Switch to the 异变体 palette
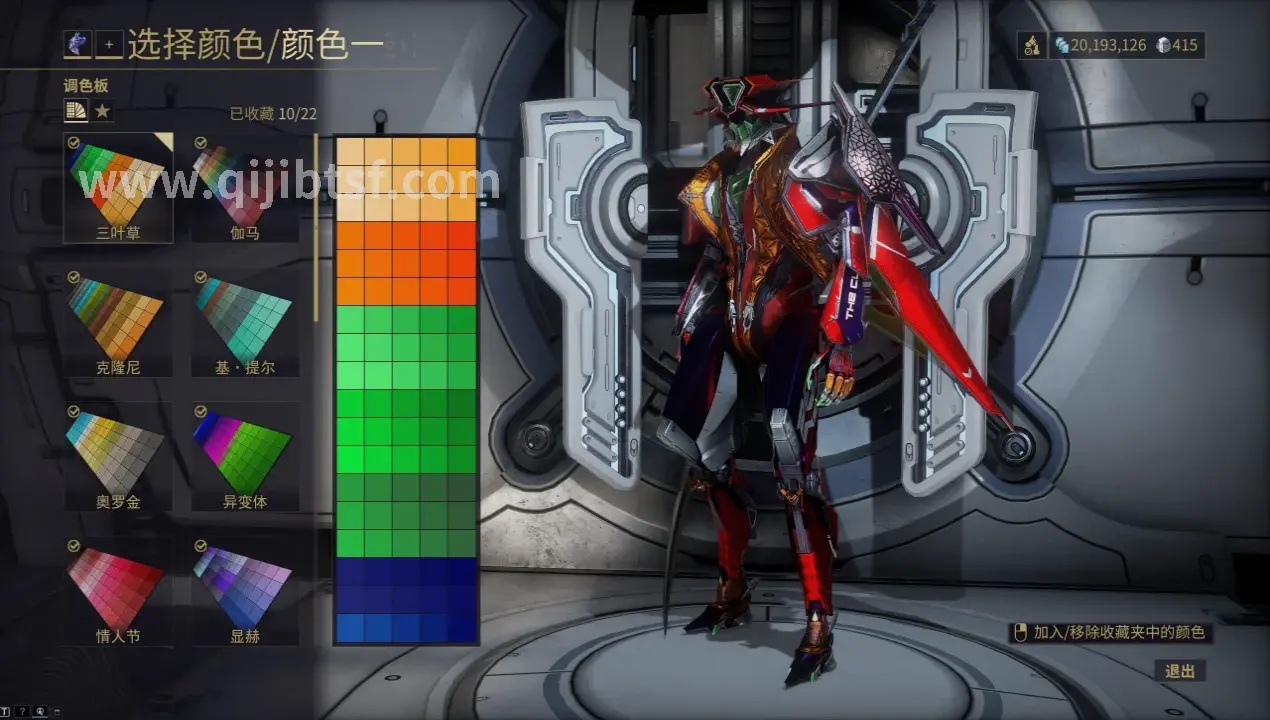This screenshot has height=720, width=1270. 245,455
